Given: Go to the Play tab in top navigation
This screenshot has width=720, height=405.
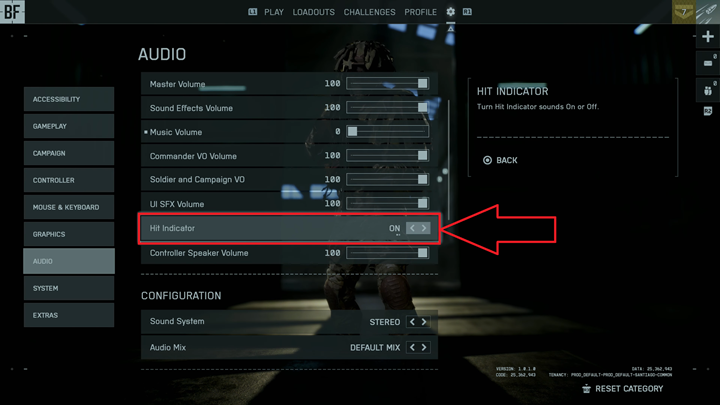Looking at the screenshot, I should [x=273, y=12].
